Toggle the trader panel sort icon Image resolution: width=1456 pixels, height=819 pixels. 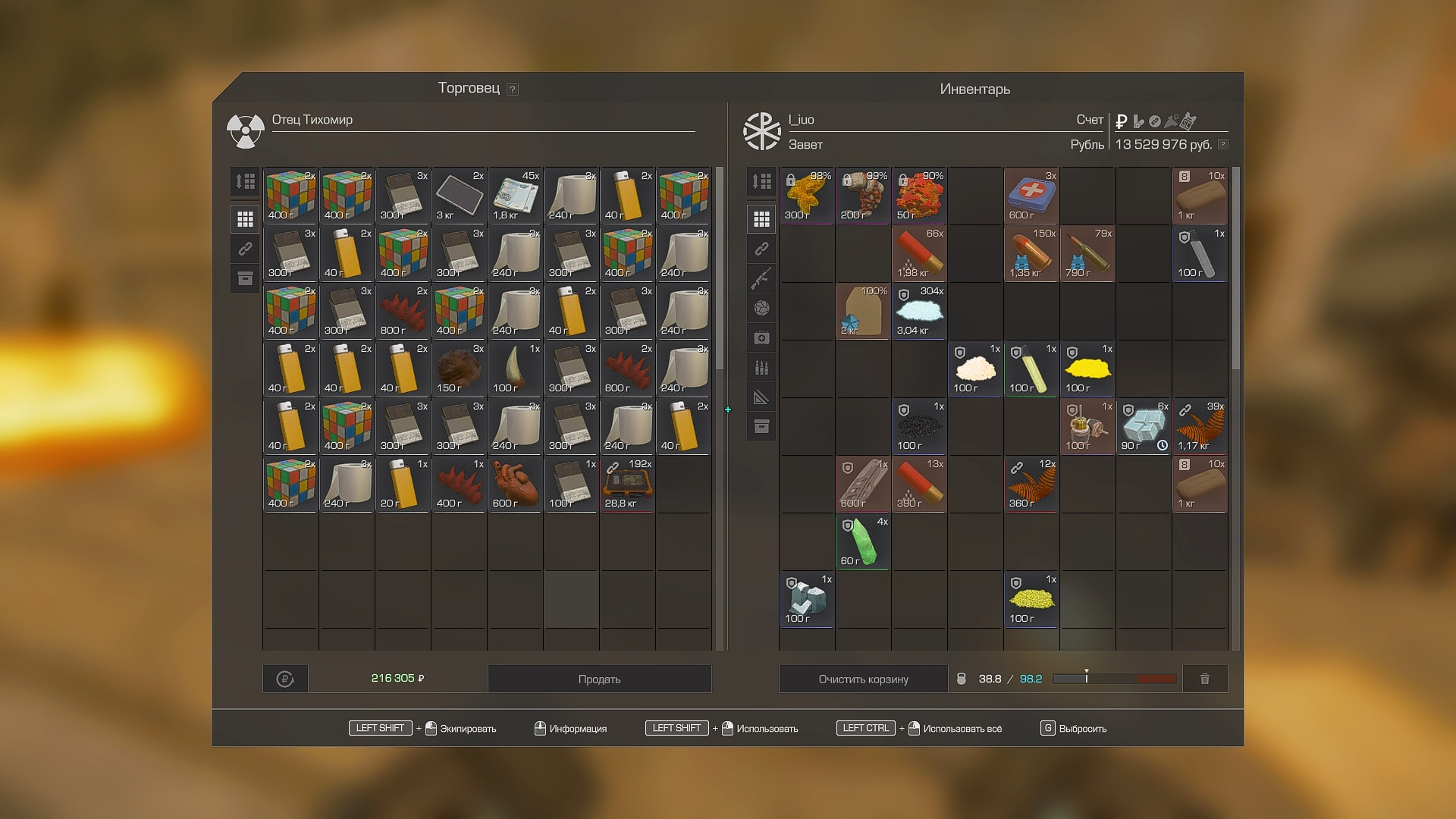click(x=245, y=181)
